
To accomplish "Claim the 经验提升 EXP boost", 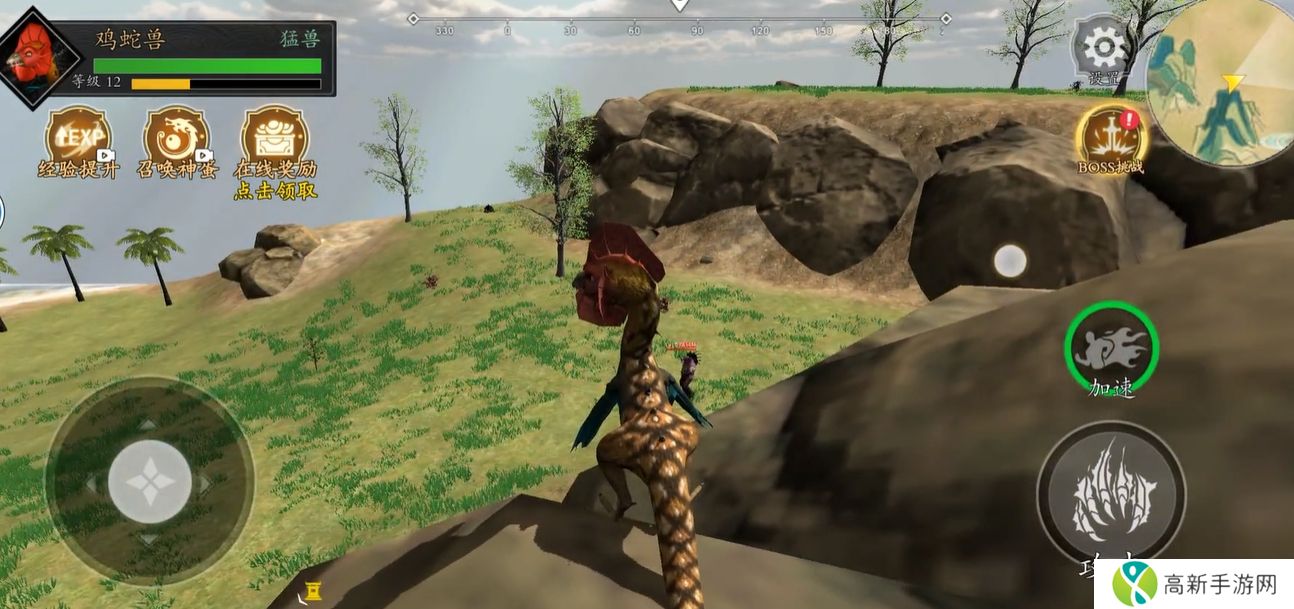I will [x=79, y=137].
